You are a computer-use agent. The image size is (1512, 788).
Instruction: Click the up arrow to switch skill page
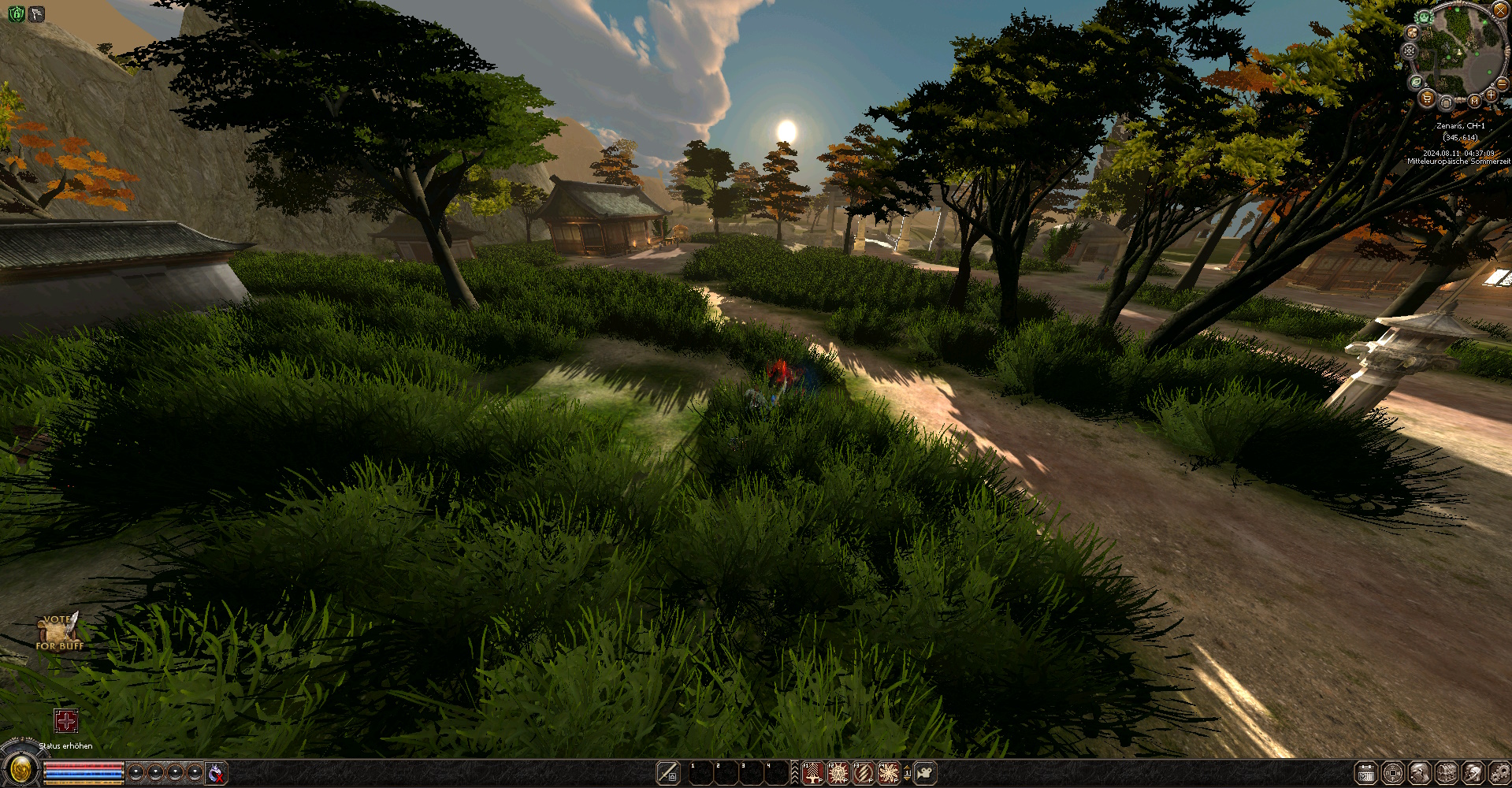(x=907, y=768)
